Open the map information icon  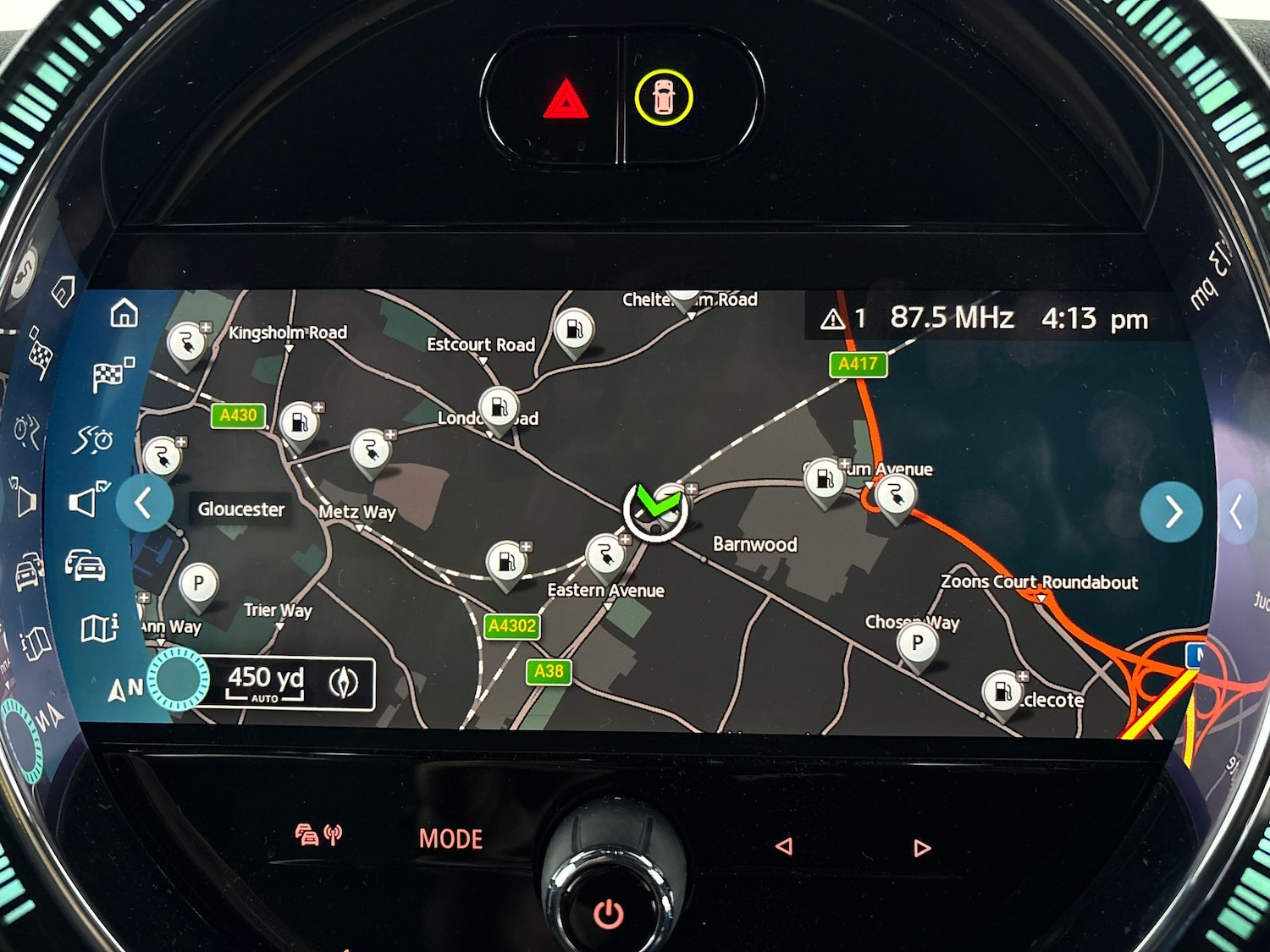tap(98, 628)
